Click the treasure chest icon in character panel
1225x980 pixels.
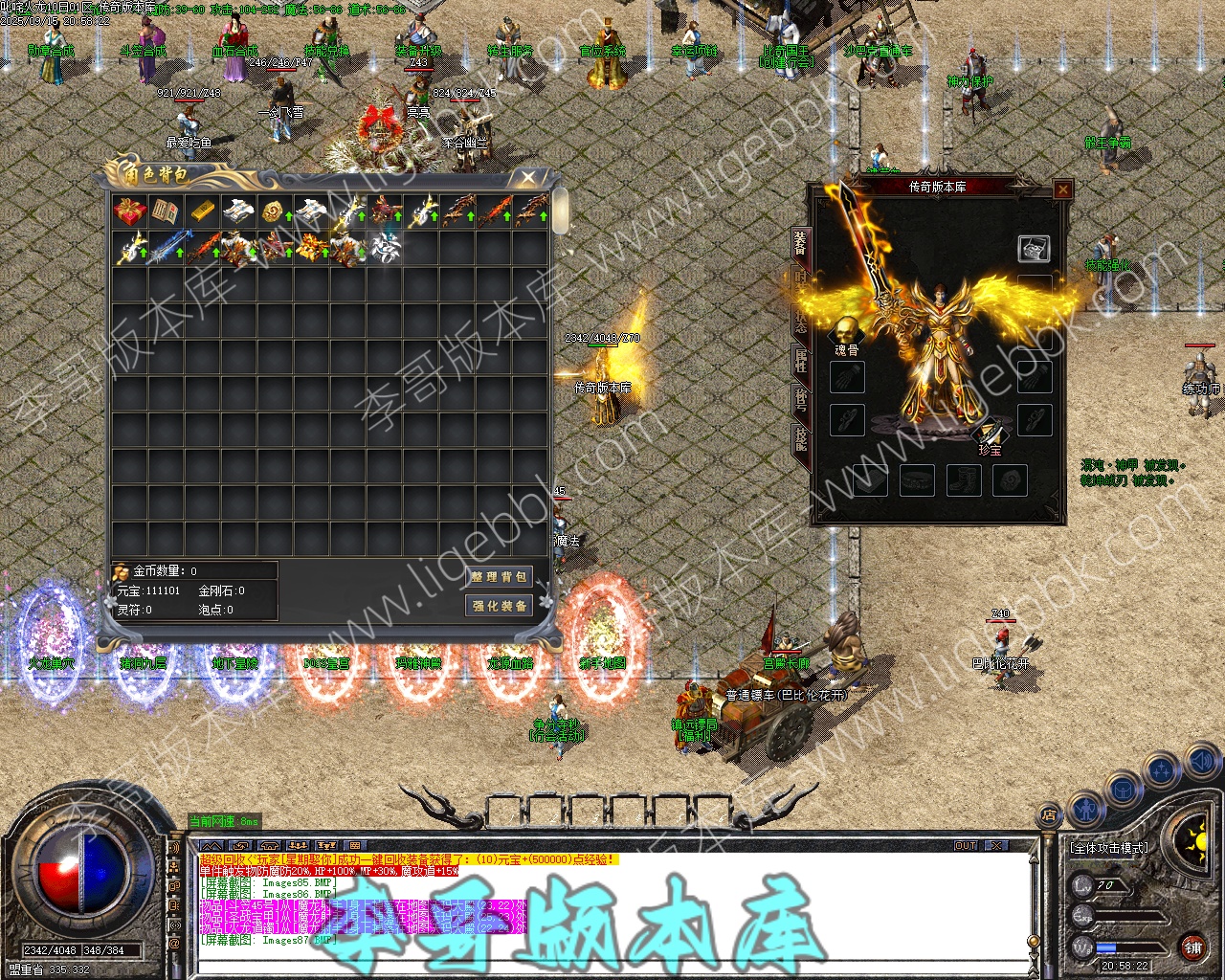tap(1034, 248)
